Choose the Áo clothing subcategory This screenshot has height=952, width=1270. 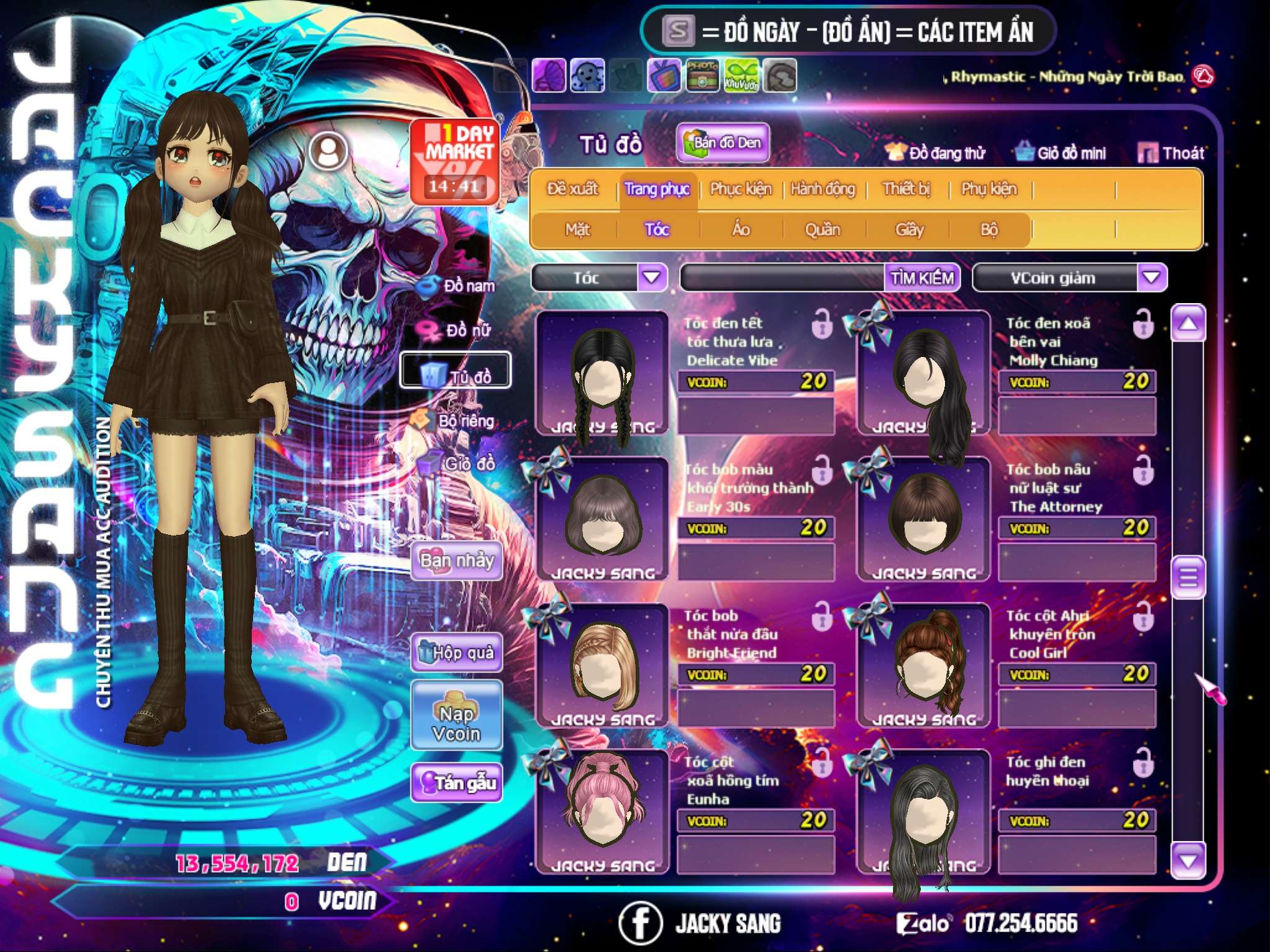tap(741, 230)
